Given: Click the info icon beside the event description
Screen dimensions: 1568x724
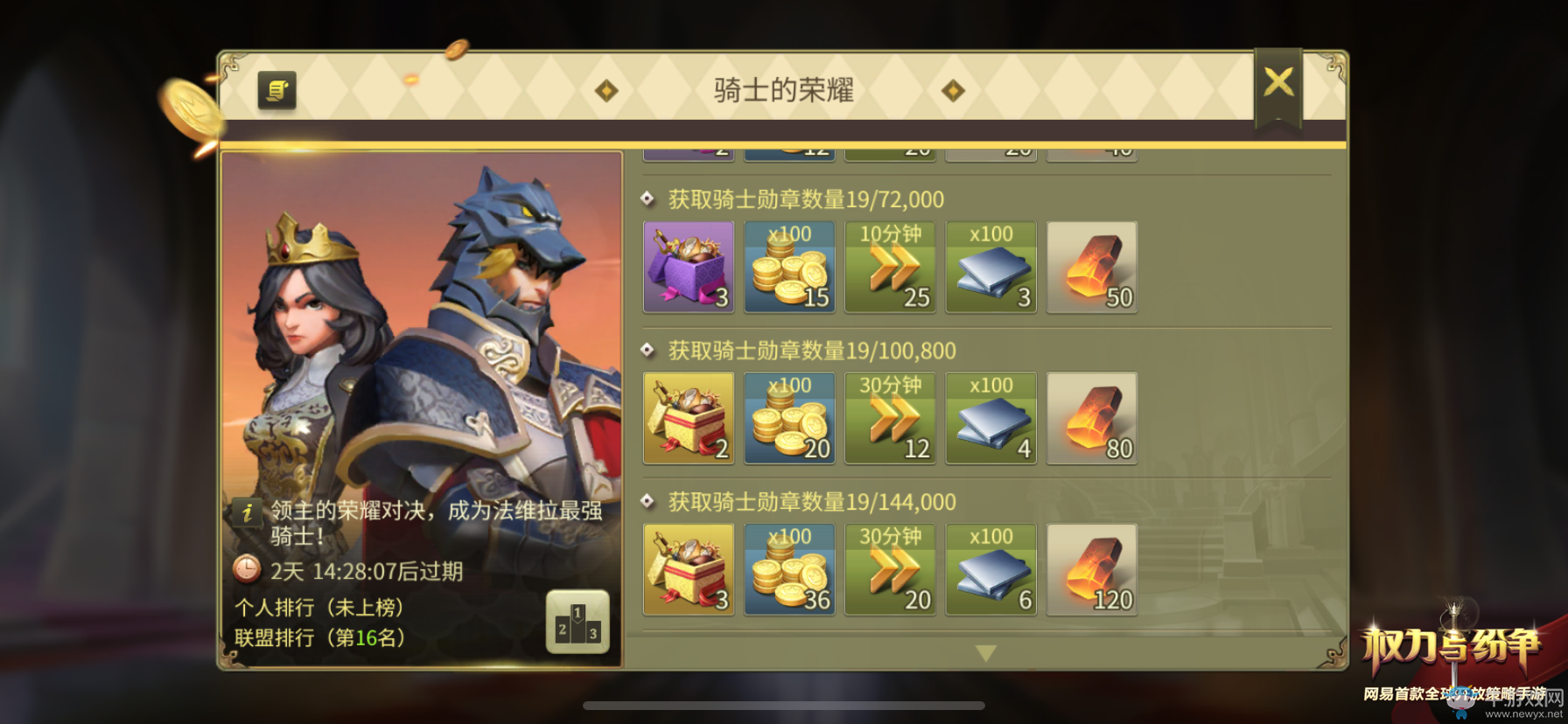Looking at the screenshot, I should pyautogui.click(x=248, y=514).
